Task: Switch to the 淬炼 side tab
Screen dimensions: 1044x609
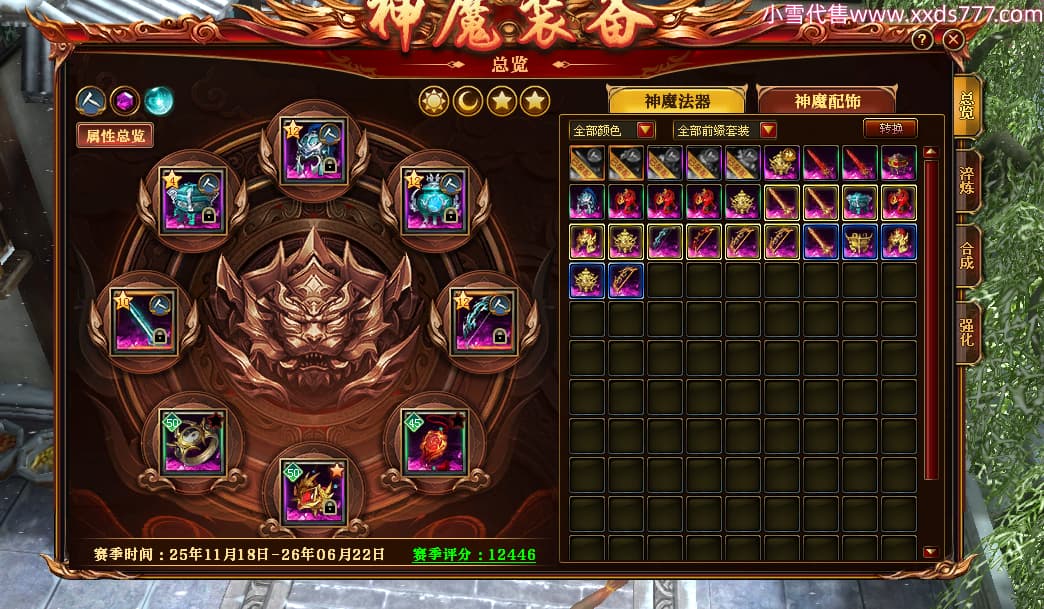Action: pos(967,180)
